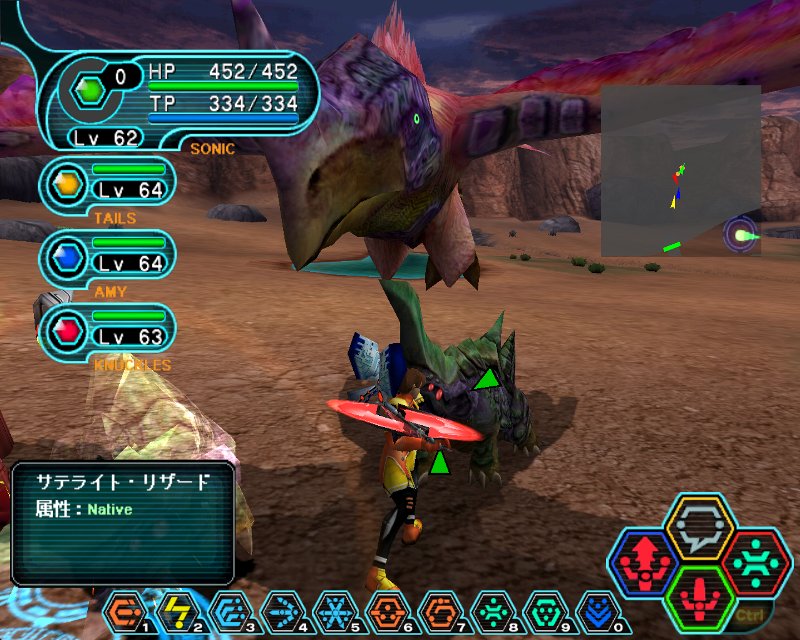Open the grey speech bubble chat action
This screenshot has height=640, width=800.
(x=700, y=527)
